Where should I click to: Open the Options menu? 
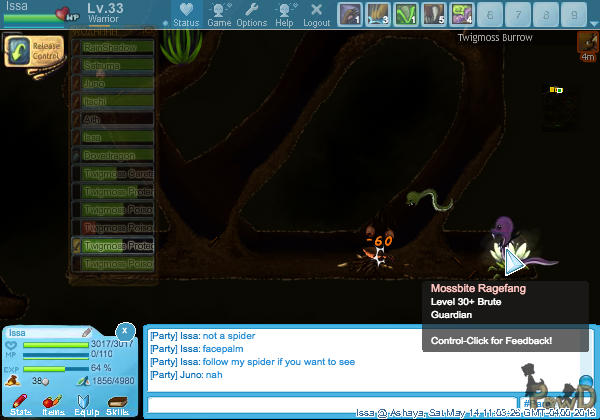251,15
